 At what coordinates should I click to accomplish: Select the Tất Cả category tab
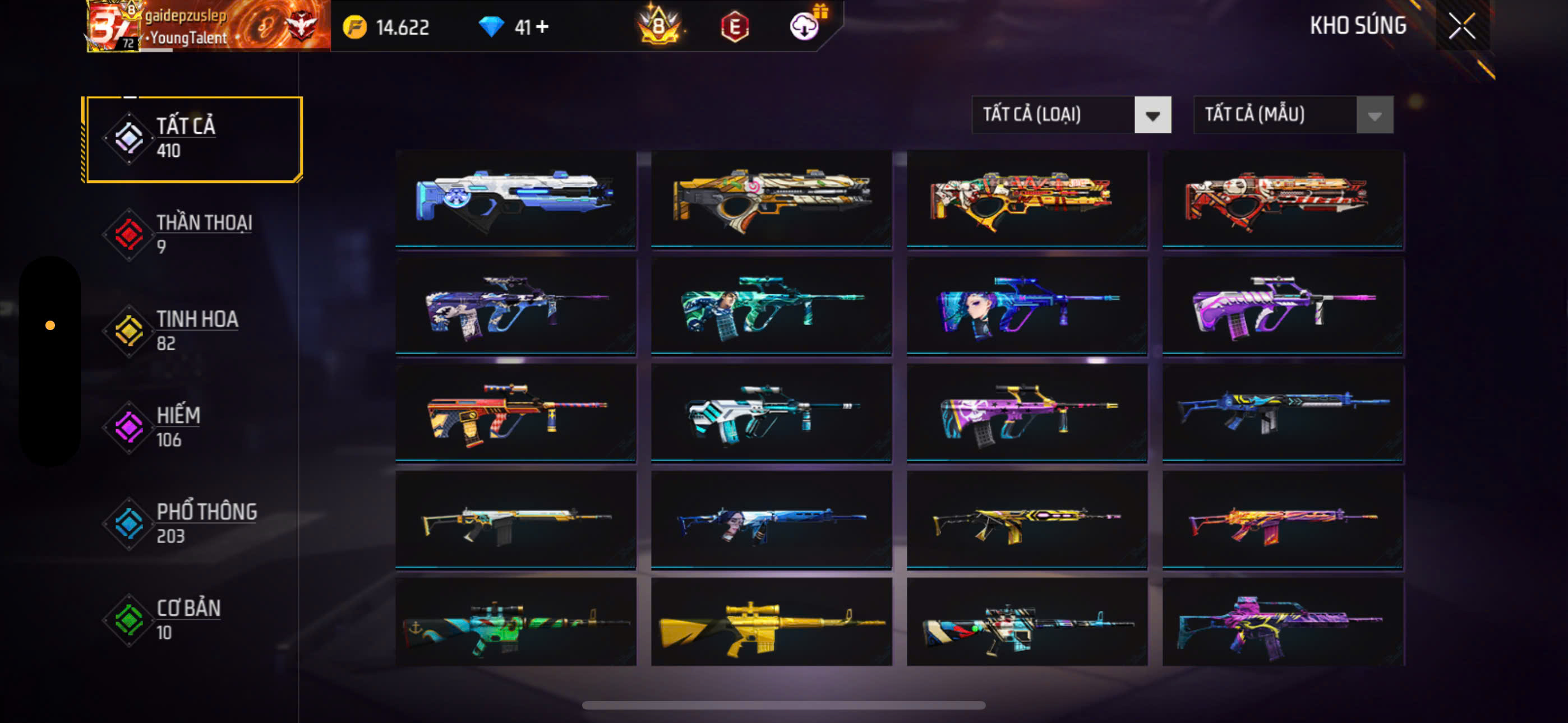(193, 139)
